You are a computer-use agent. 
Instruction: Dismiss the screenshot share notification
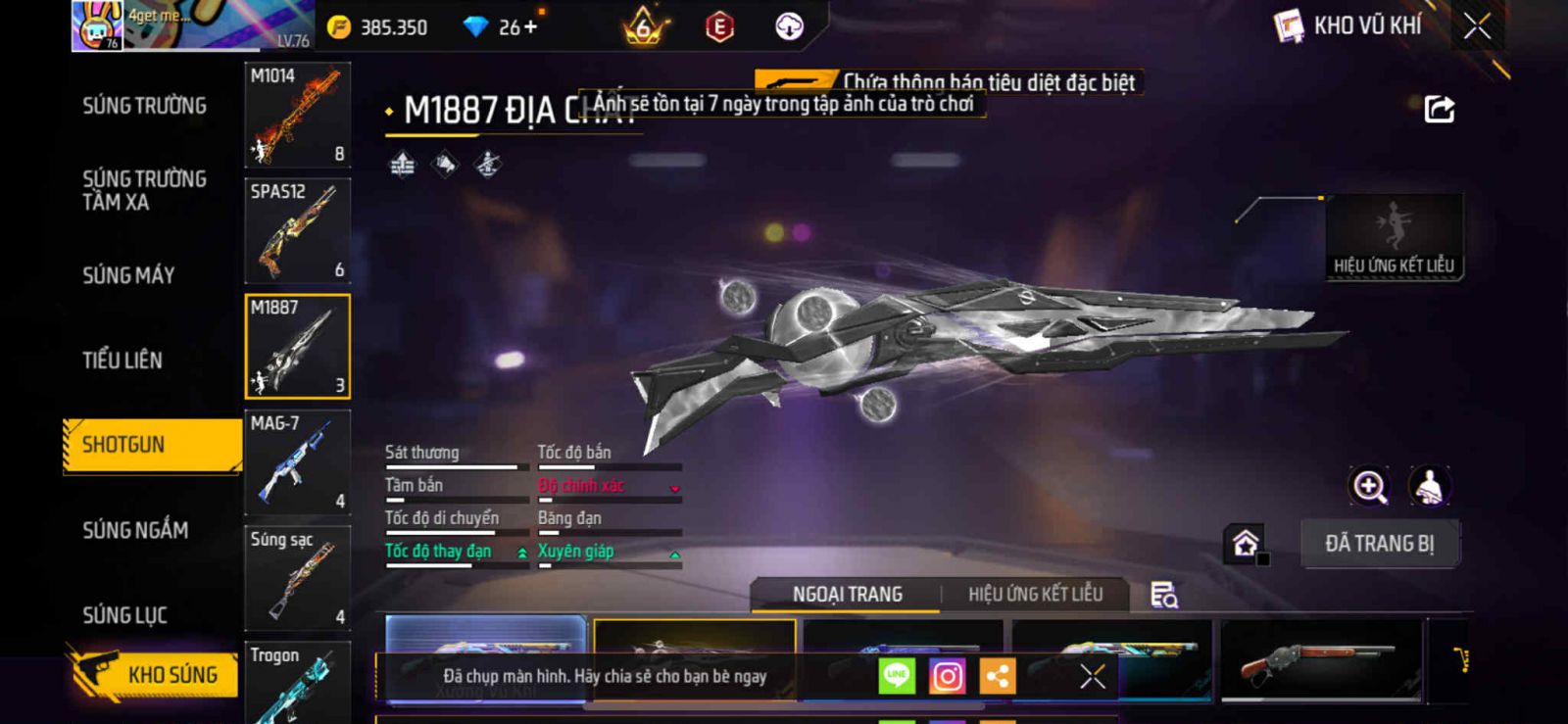(x=1092, y=676)
